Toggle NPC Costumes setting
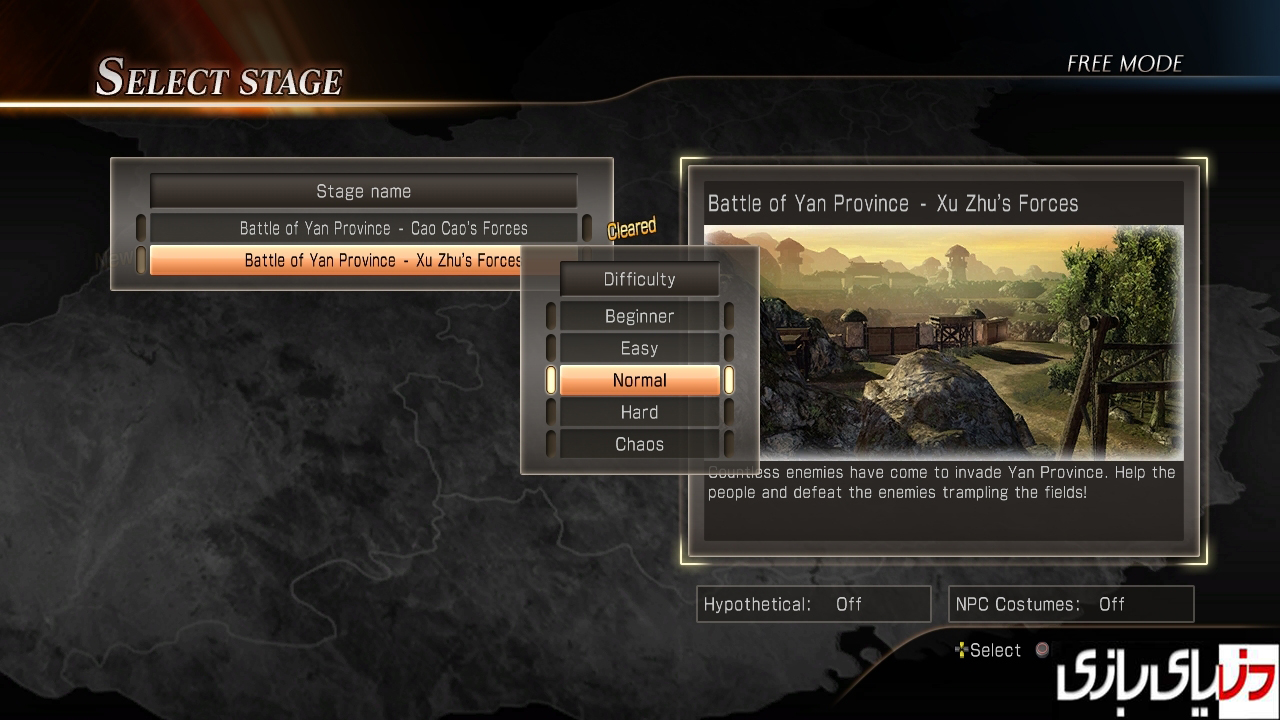 tap(1070, 604)
